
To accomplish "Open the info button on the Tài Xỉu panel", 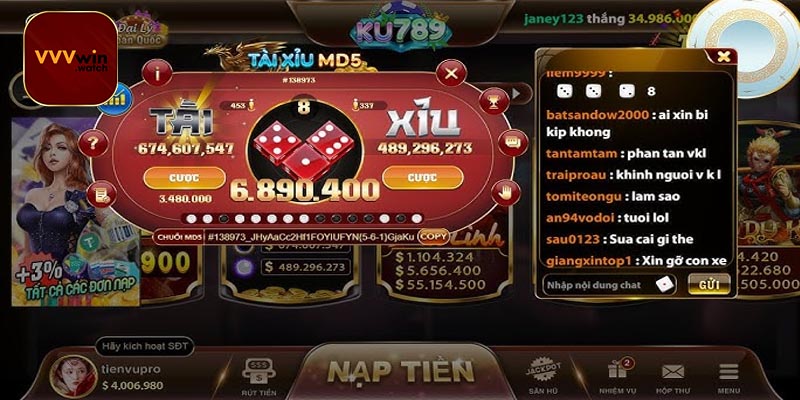I will tap(156, 73).
